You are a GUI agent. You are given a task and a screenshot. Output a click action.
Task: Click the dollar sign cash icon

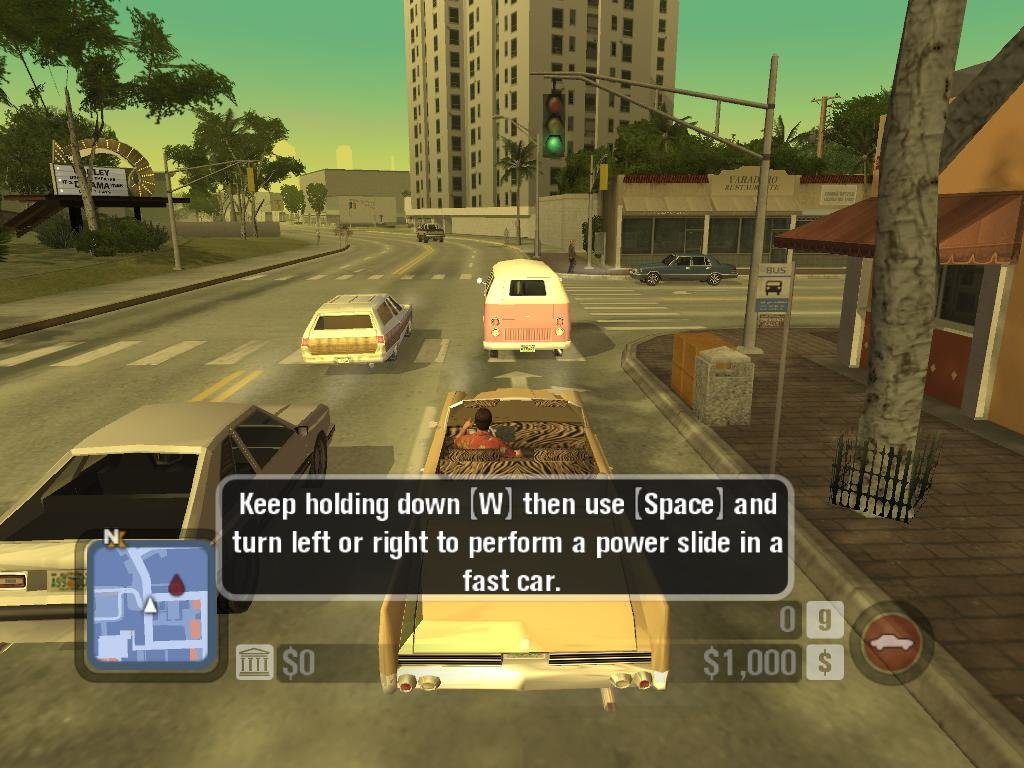click(x=825, y=662)
